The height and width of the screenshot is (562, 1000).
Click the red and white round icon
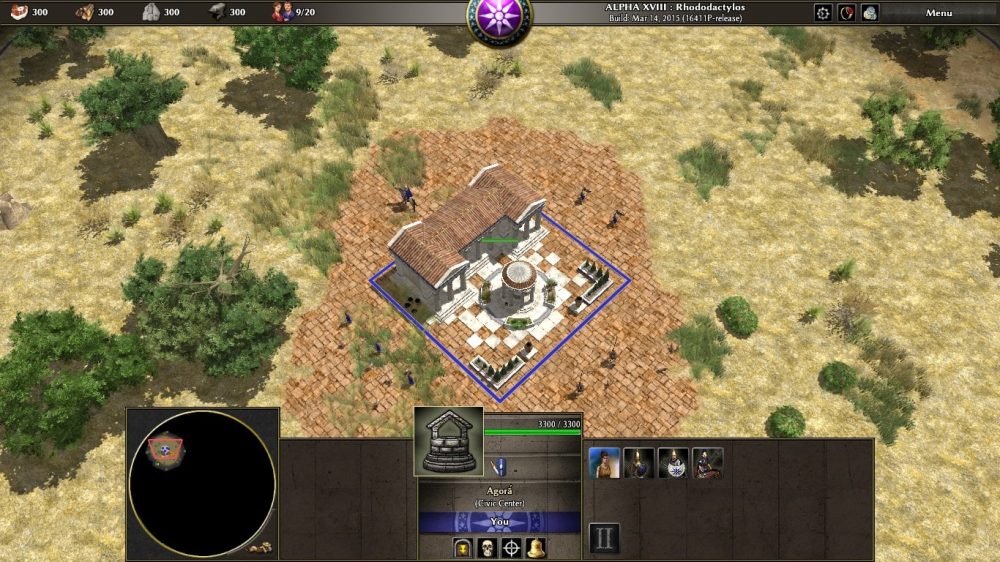847,13
